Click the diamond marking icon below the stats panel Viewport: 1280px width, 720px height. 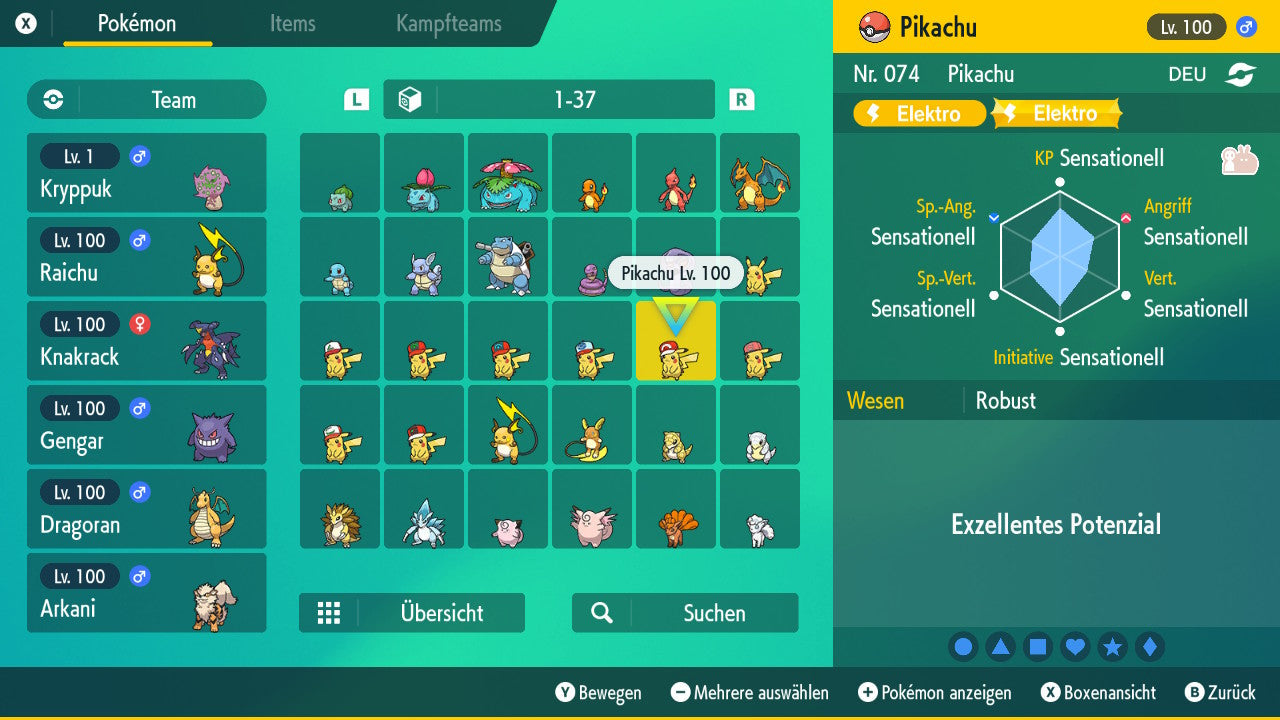1149,646
